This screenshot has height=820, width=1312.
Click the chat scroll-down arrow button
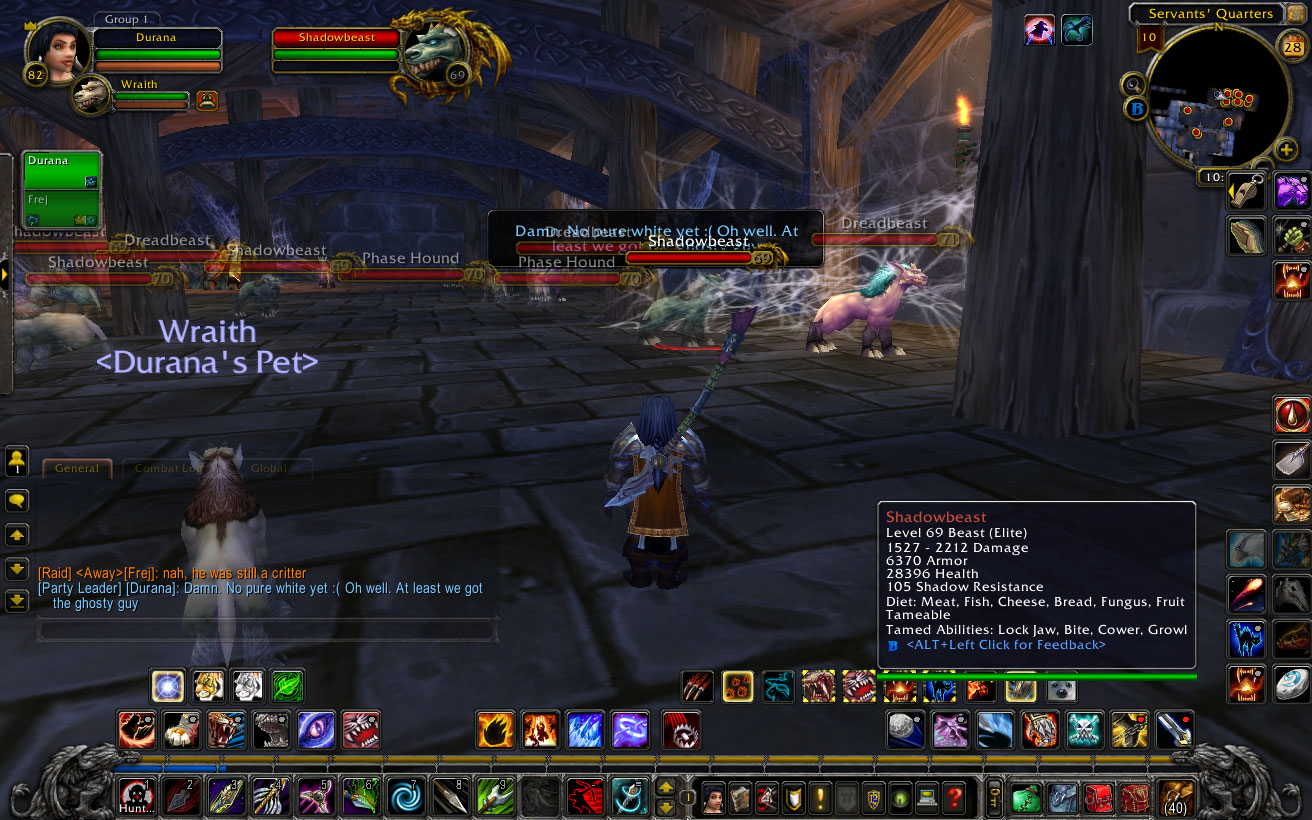pos(17,570)
